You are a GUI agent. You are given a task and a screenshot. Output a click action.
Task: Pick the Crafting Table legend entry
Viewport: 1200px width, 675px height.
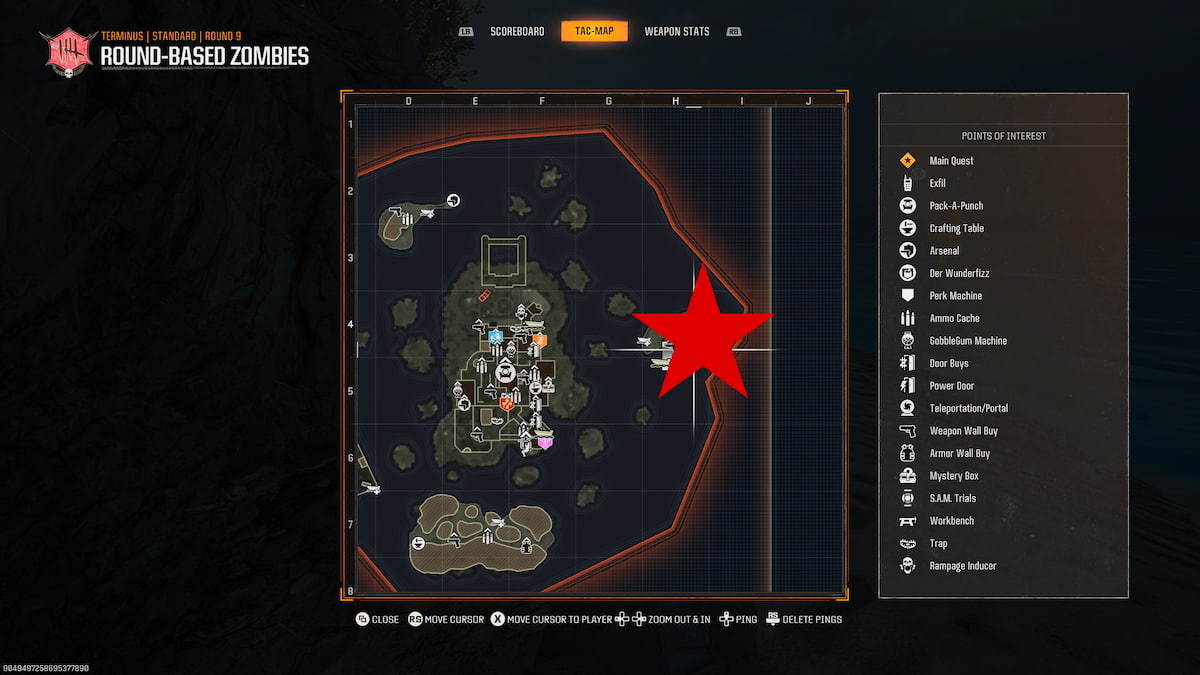956,228
